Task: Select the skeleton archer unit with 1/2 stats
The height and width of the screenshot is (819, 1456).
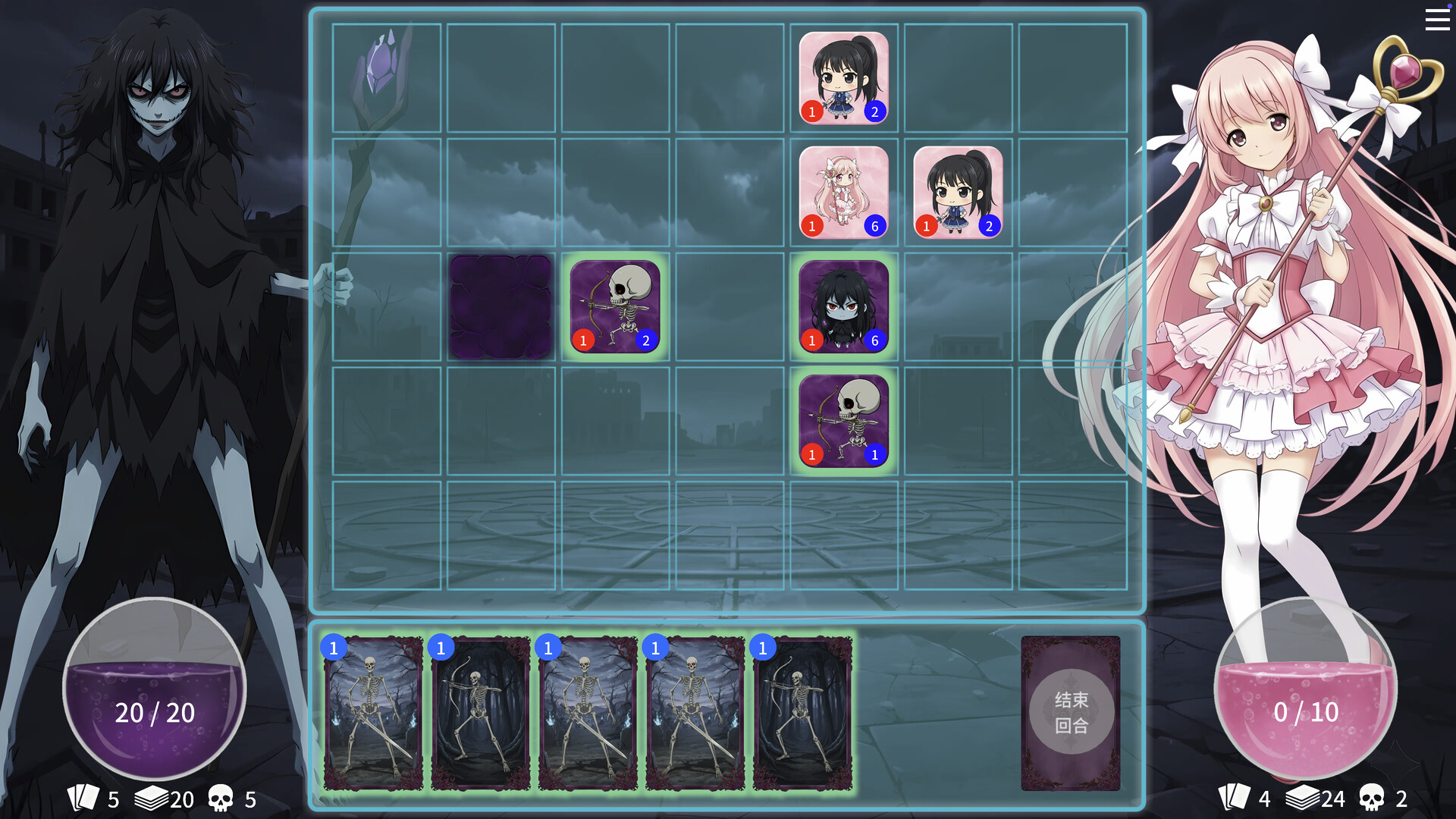Action: tap(616, 307)
